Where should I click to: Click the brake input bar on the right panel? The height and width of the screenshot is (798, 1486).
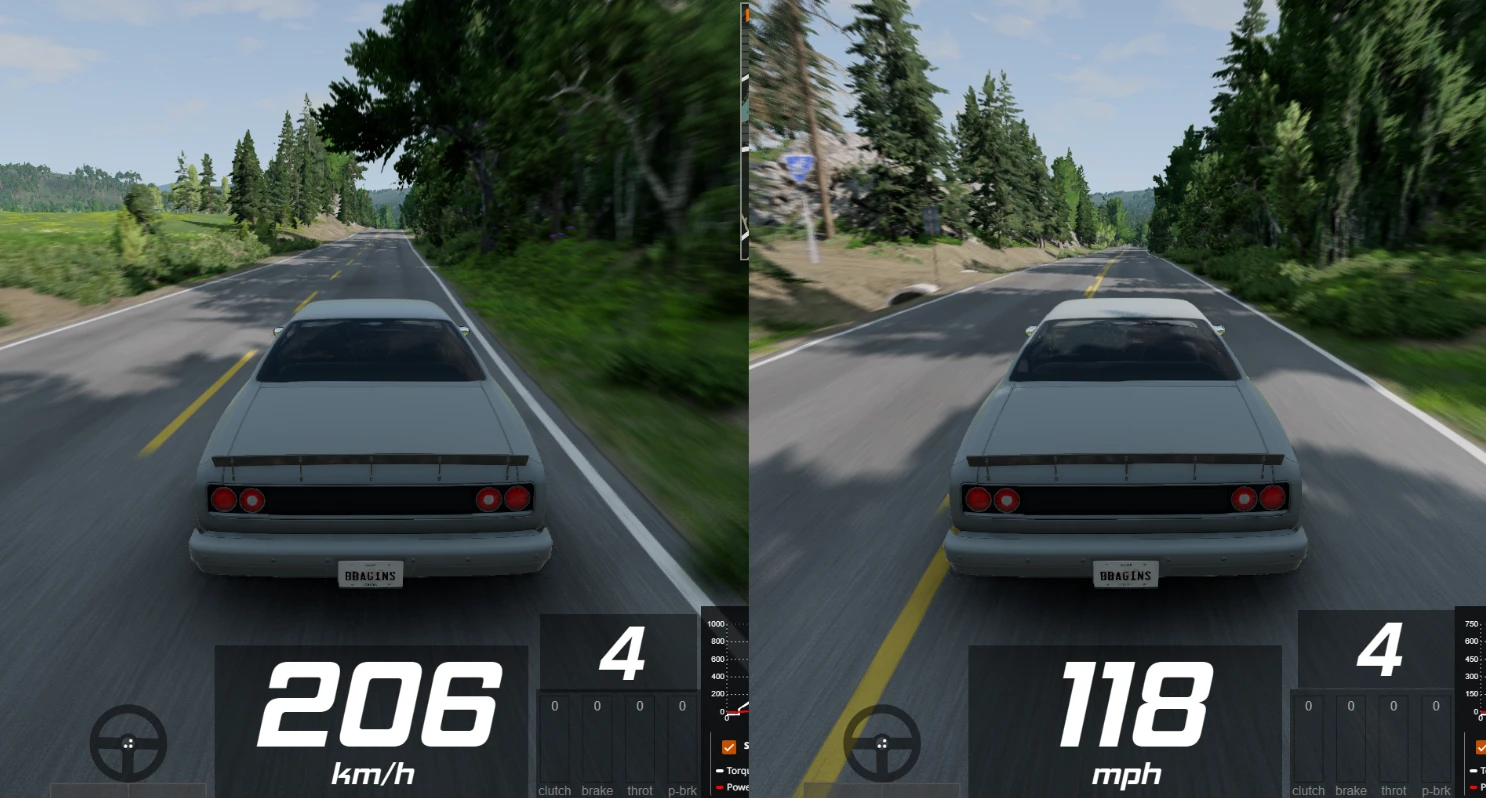click(1350, 735)
